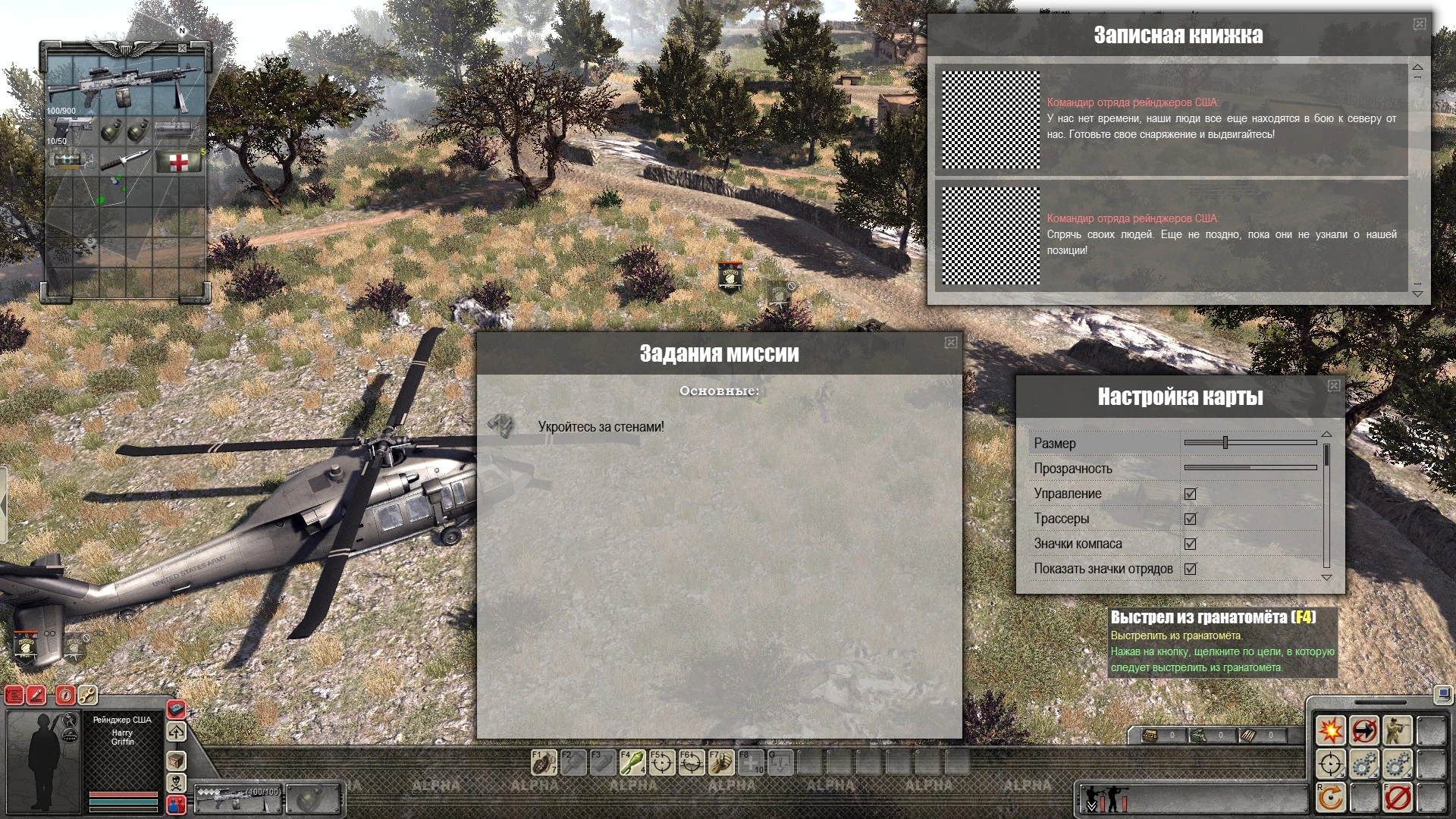Toggle the Трассеры checkbox

(1190, 519)
